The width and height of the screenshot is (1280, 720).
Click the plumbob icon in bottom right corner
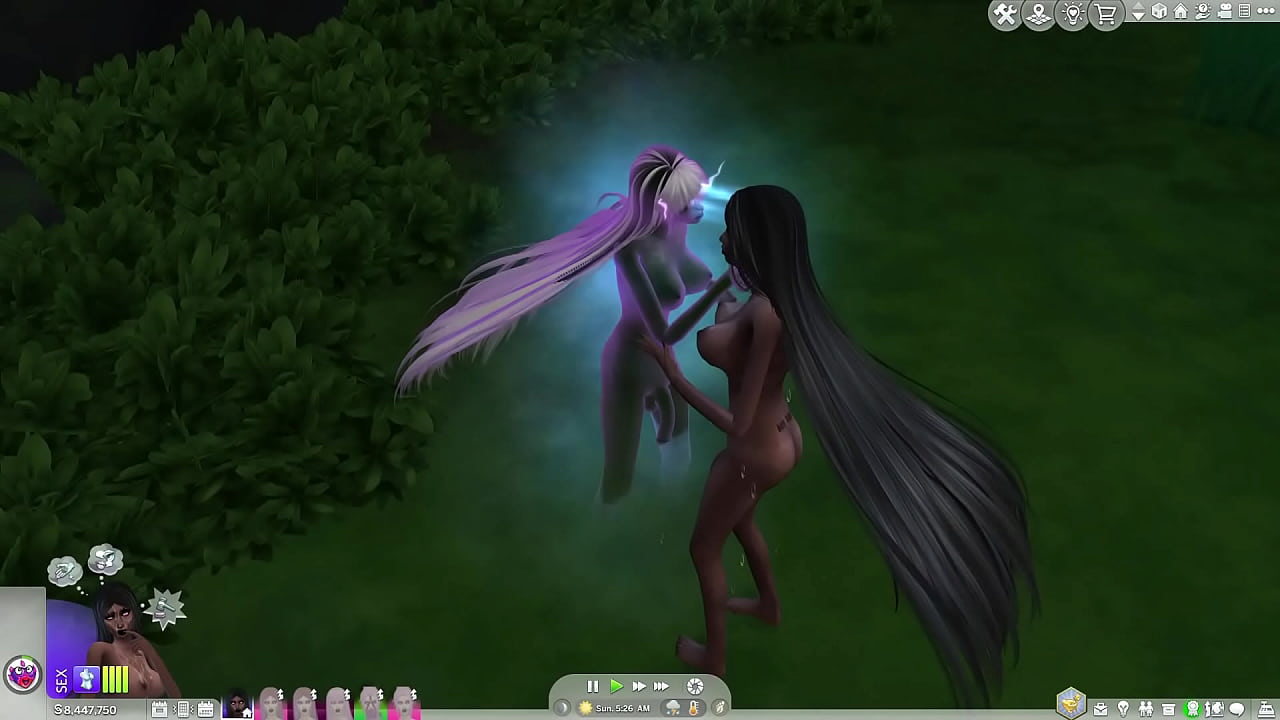tap(1072, 705)
